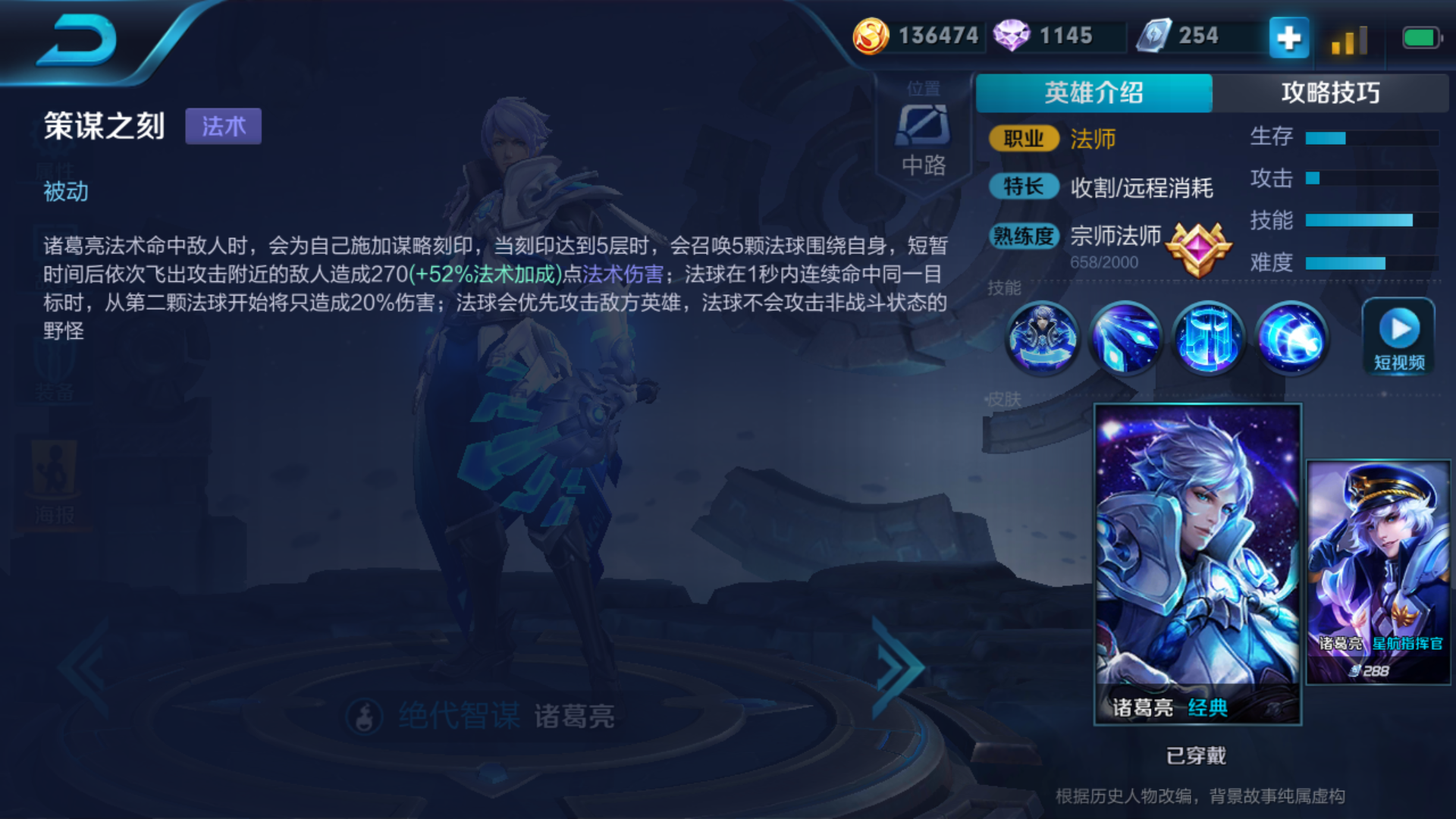
Task: Select the ultimate skill orb icon
Action: [x=1292, y=338]
